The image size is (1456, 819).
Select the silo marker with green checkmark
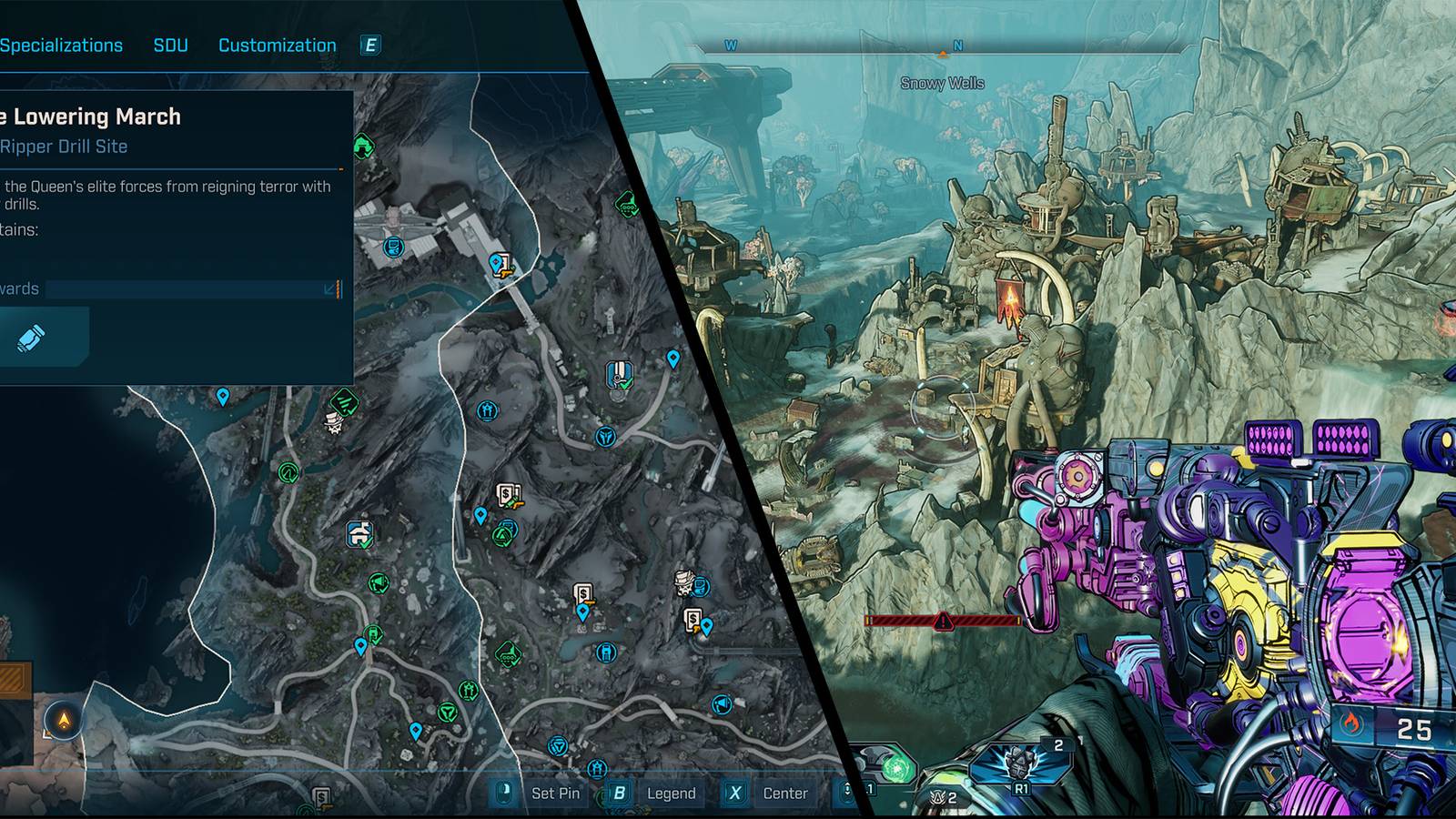[x=619, y=374]
